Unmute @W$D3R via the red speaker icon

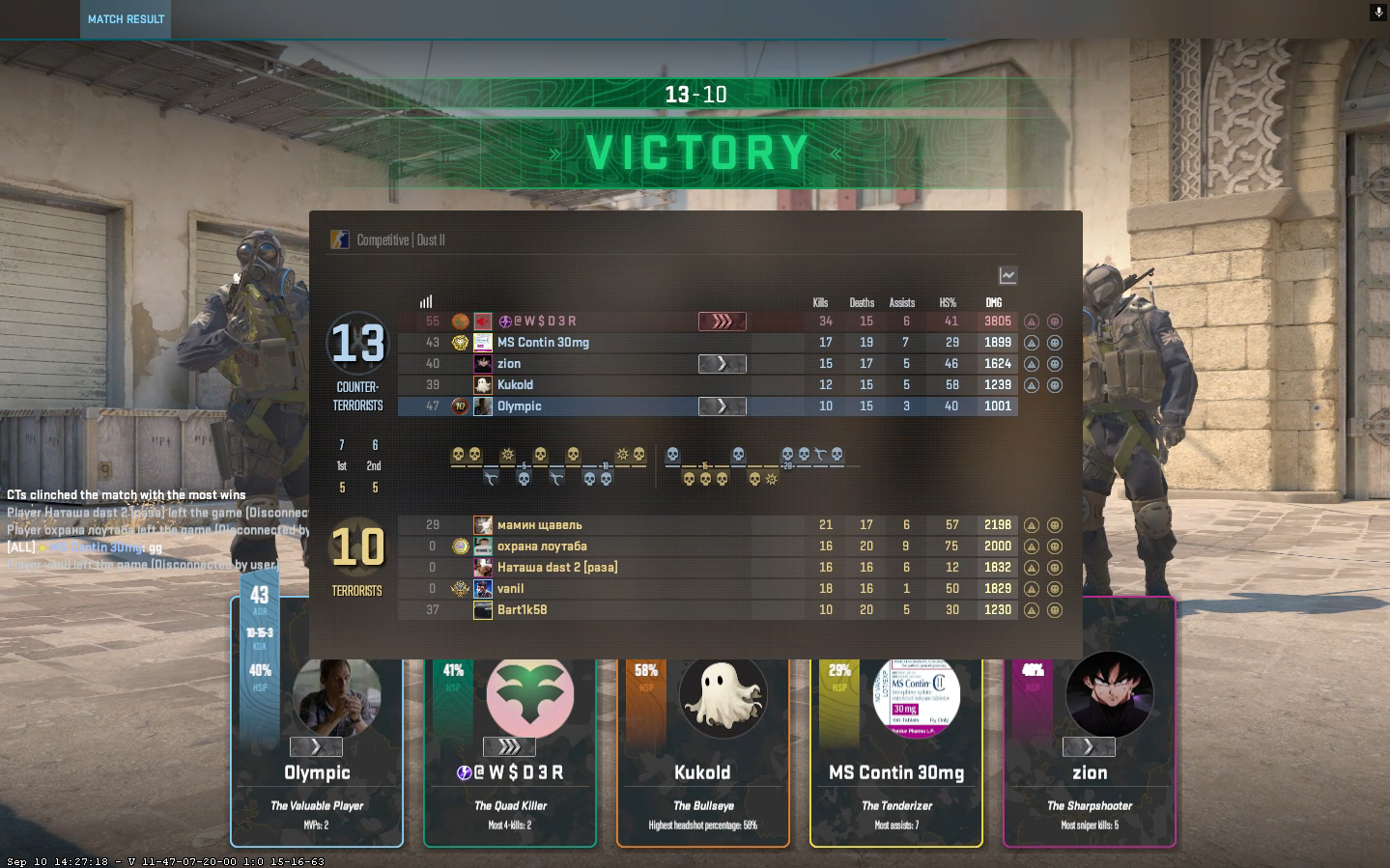pos(482,321)
